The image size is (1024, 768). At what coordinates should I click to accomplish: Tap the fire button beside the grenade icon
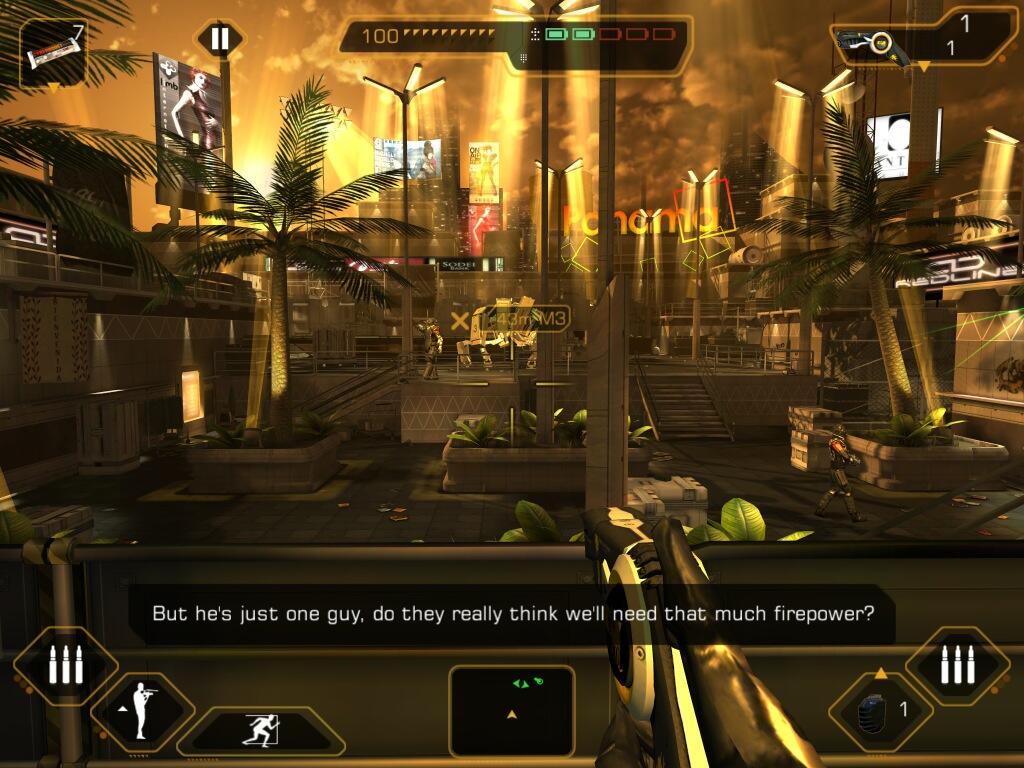coord(957,665)
